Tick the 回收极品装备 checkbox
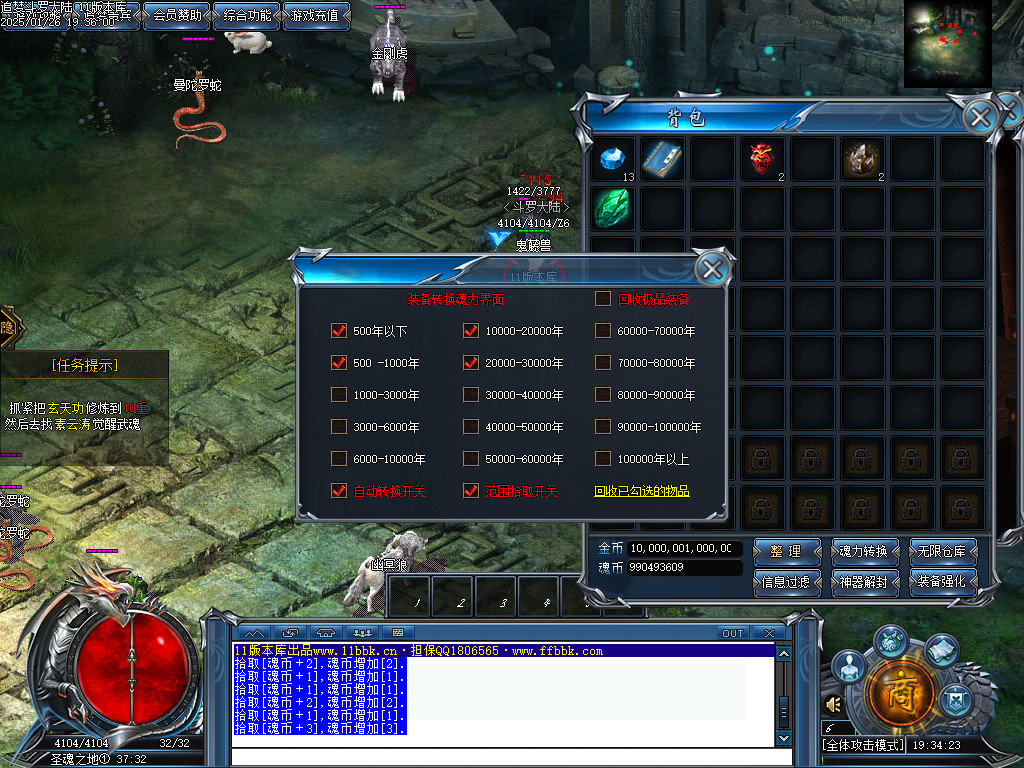 click(603, 298)
